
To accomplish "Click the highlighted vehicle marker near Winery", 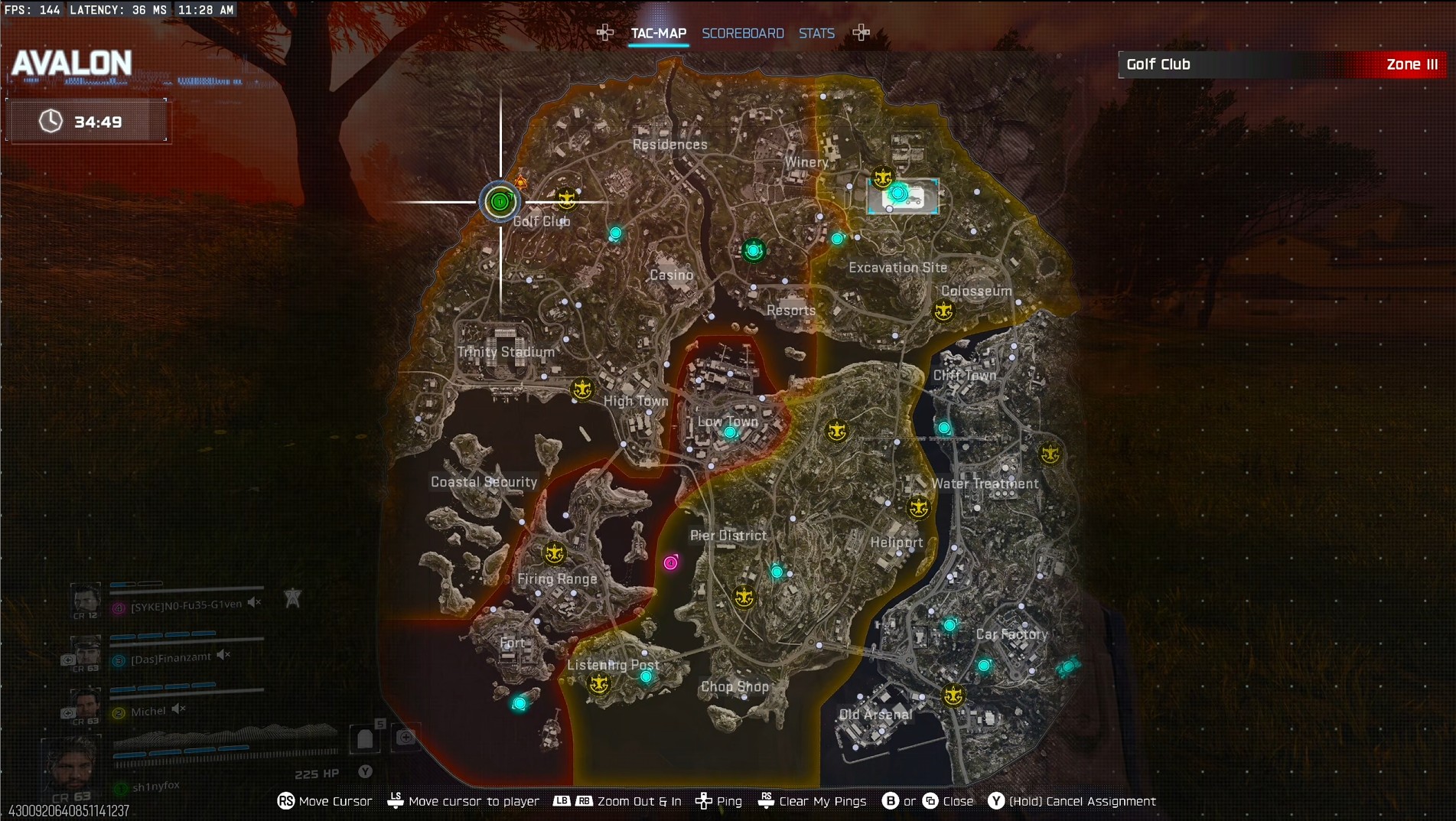I will click(903, 196).
